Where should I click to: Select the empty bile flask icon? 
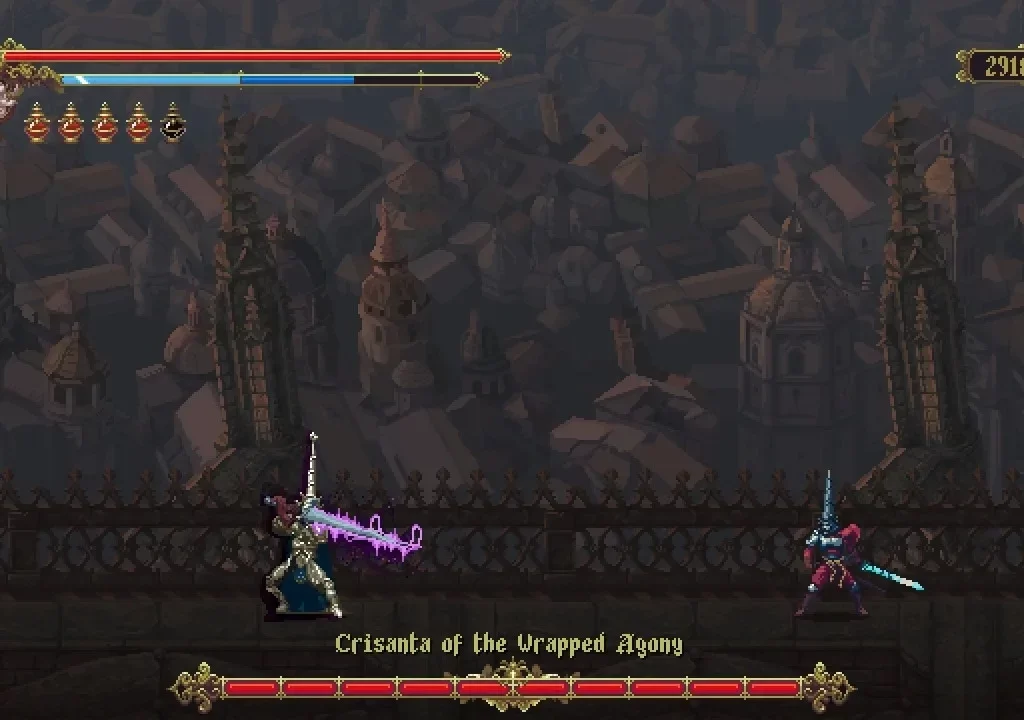pos(172,124)
